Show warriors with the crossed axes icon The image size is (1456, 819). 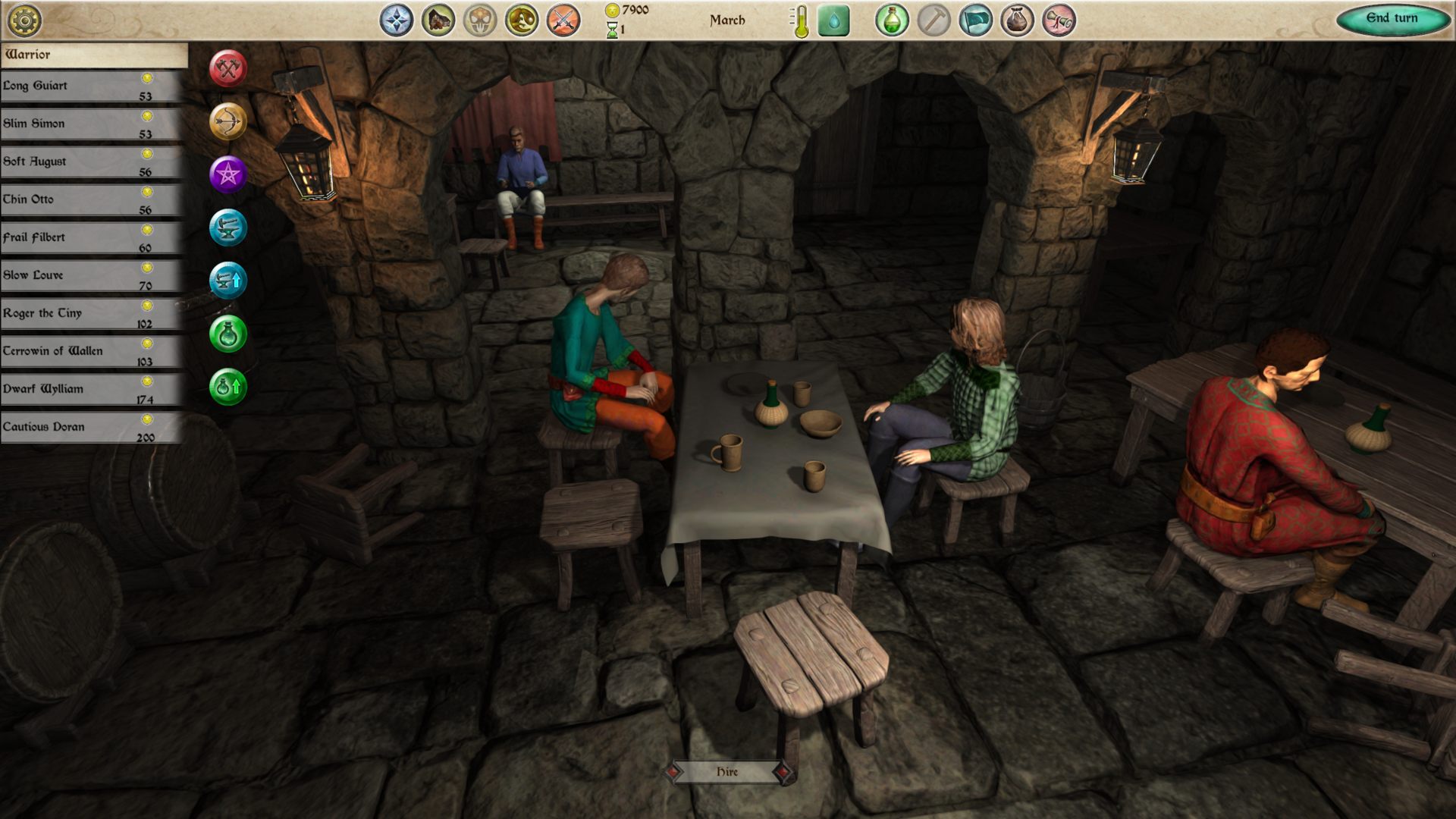click(x=228, y=69)
